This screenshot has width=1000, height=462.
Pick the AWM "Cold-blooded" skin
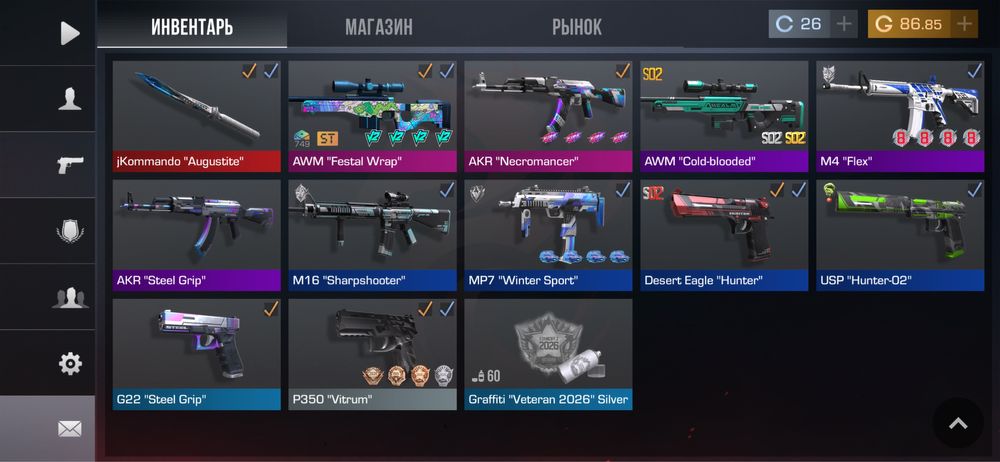tap(724, 116)
